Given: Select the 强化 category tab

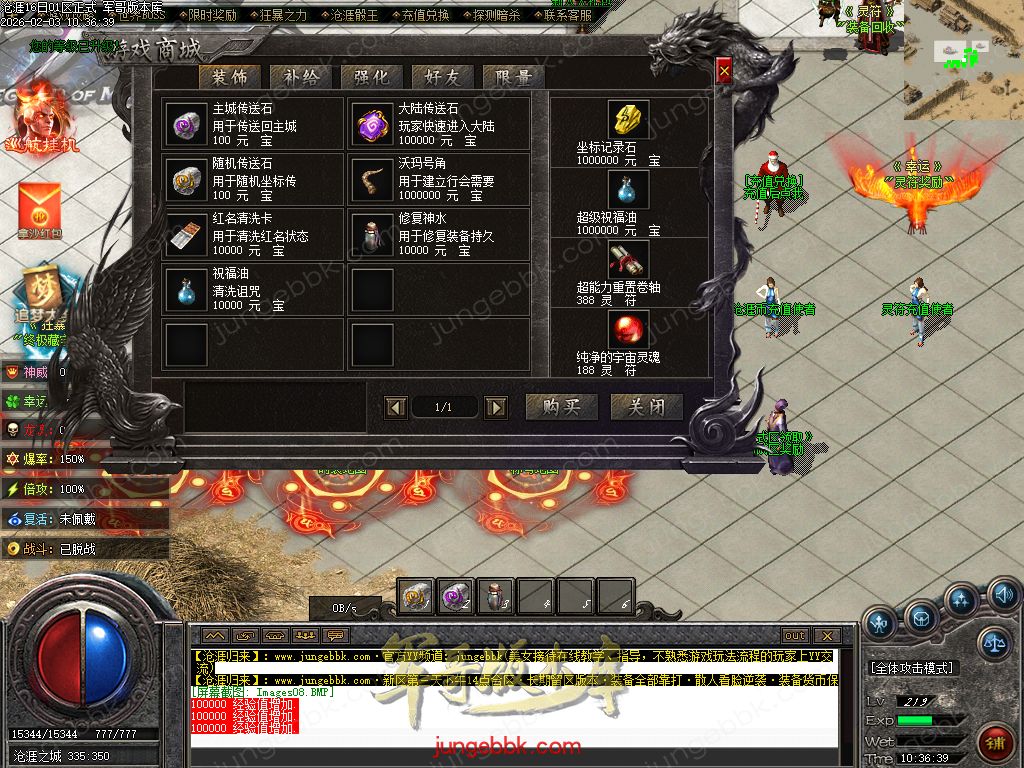Looking at the screenshot, I should [x=371, y=77].
